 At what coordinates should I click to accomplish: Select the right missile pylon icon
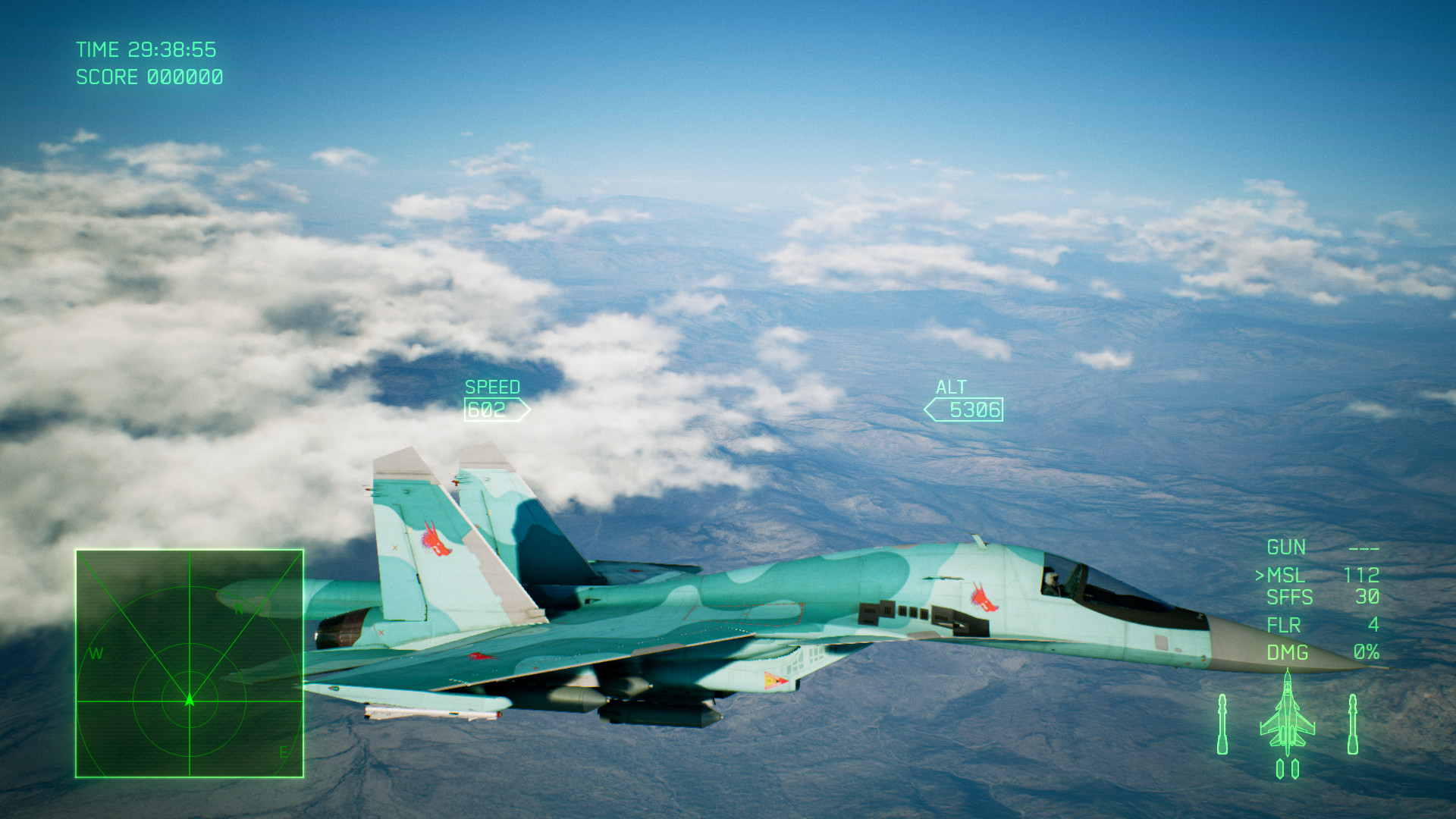coord(1353,724)
